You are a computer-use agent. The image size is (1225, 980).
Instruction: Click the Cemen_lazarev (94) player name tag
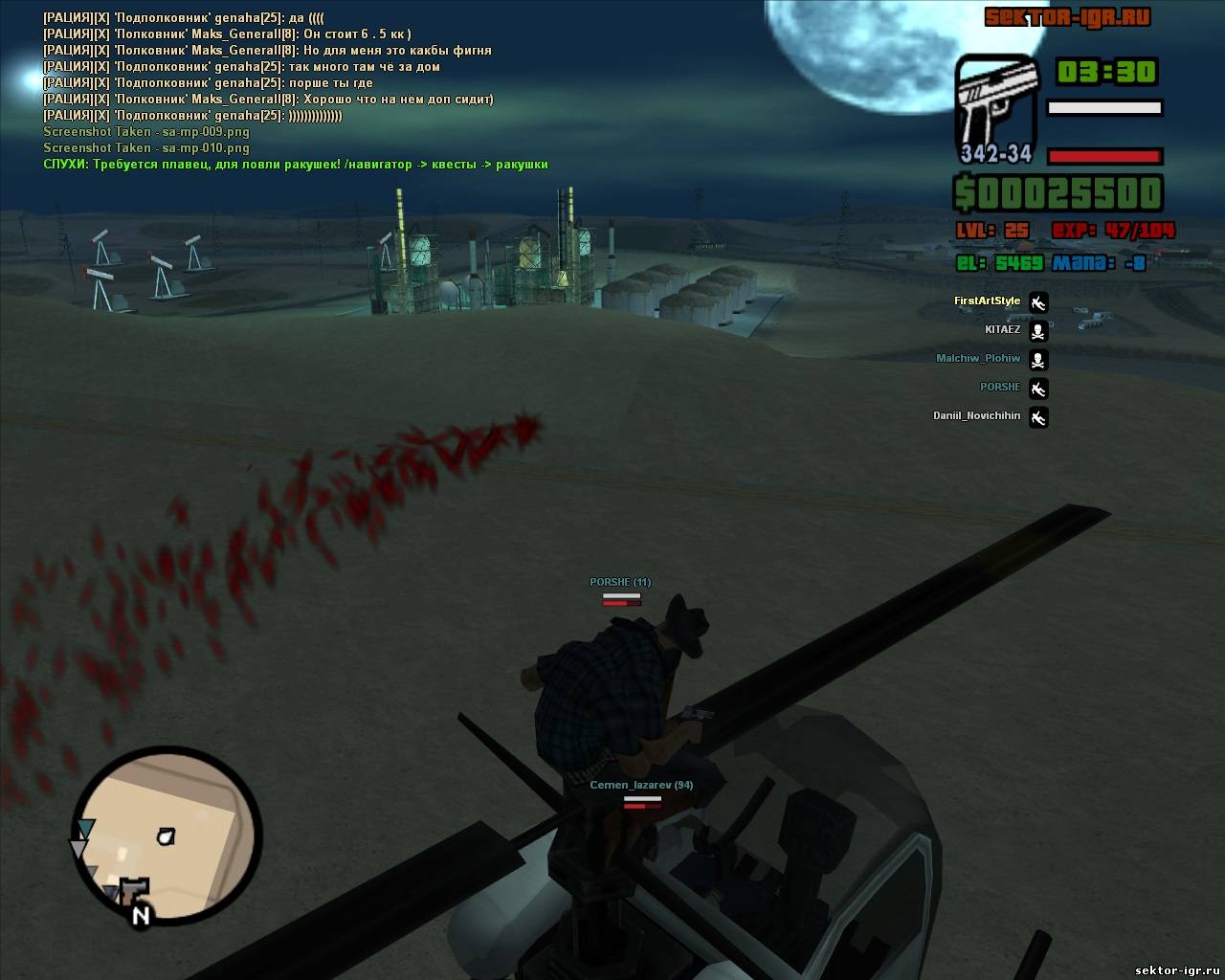641,785
